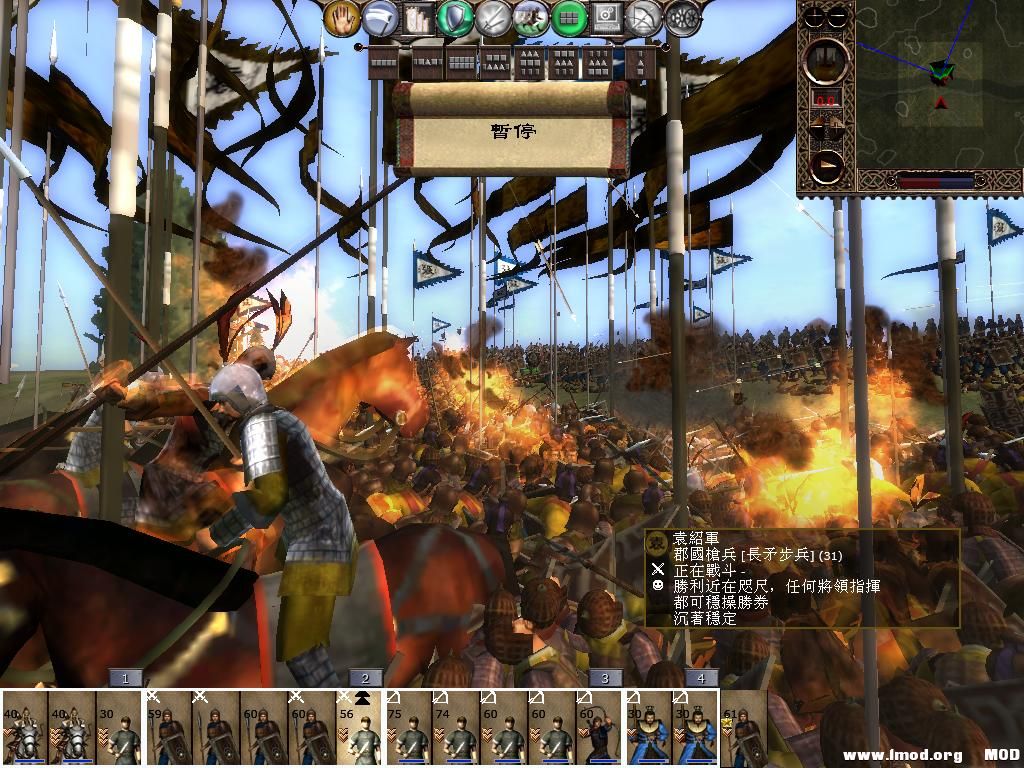Click the play speed arrow button

(x=826, y=166)
